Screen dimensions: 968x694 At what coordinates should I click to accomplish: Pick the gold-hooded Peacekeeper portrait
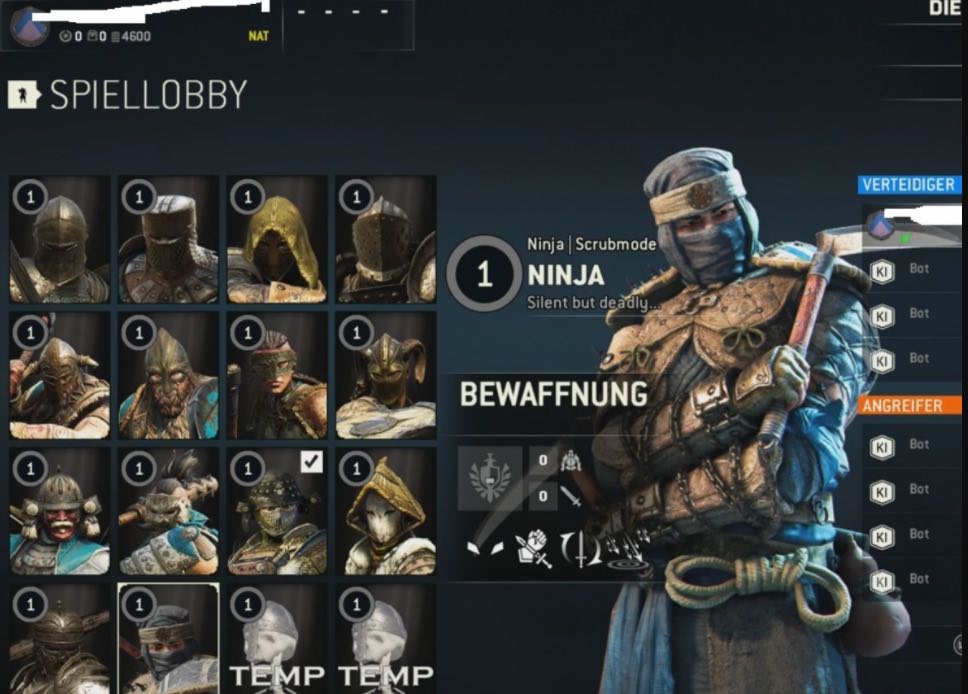(277, 239)
